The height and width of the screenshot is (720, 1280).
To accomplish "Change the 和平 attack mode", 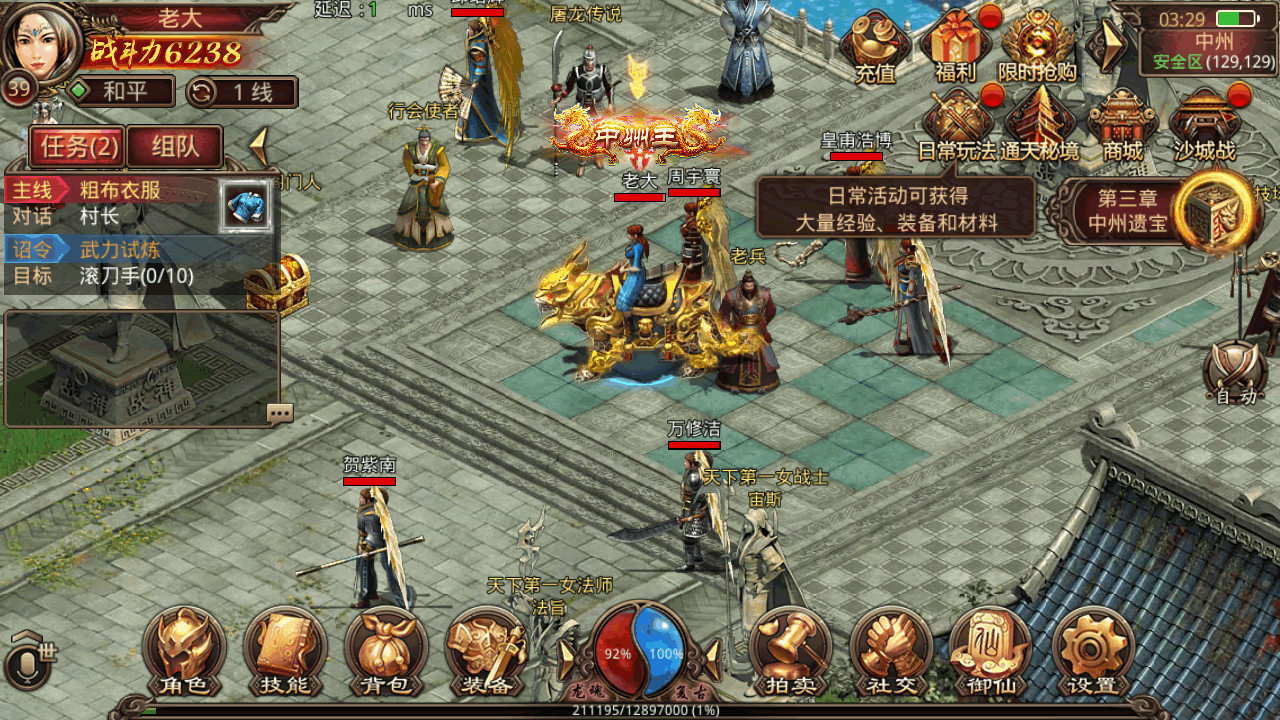I will tap(120, 92).
